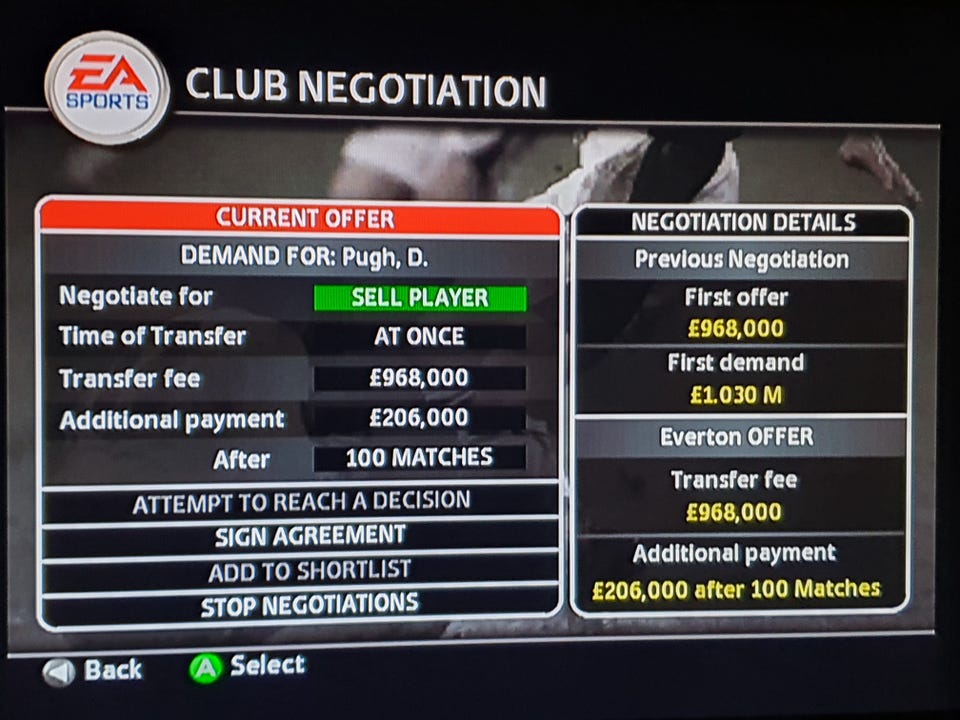Choose Add to Shortlist
Image resolution: width=960 pixels, height=720 pixels.
301,571
